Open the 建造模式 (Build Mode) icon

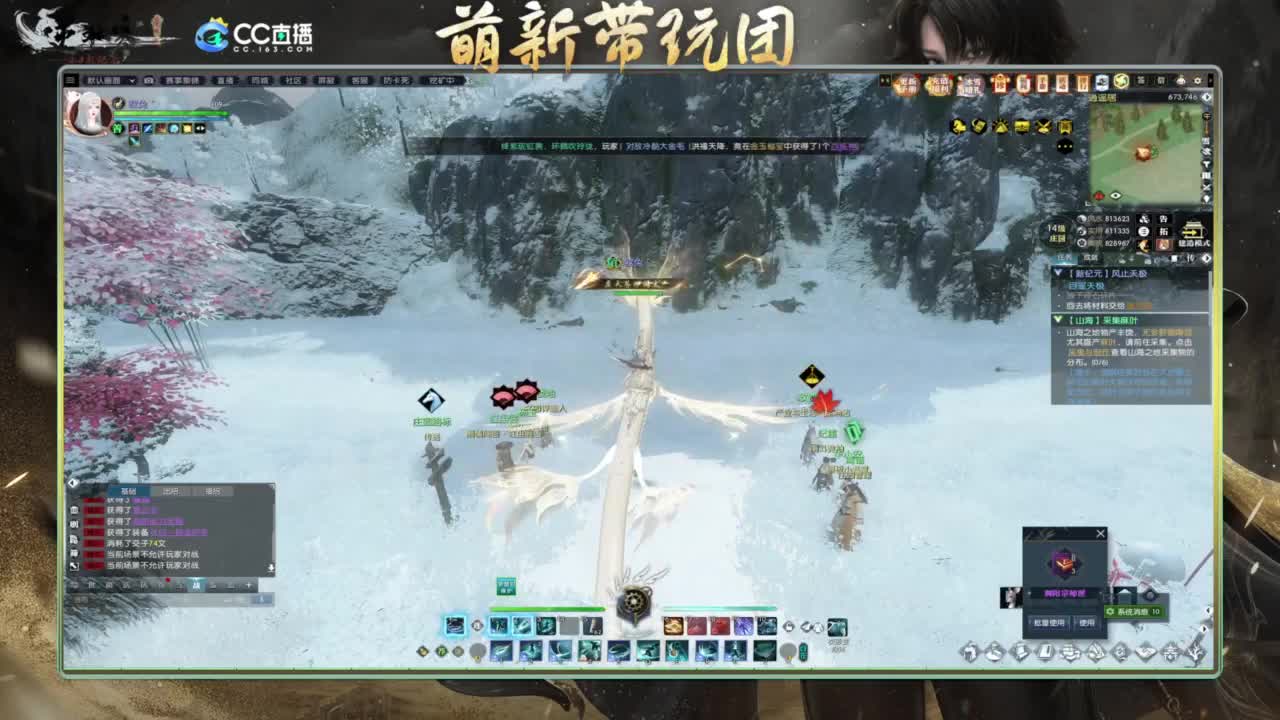pyautogui.click(x=1192, y=230)
